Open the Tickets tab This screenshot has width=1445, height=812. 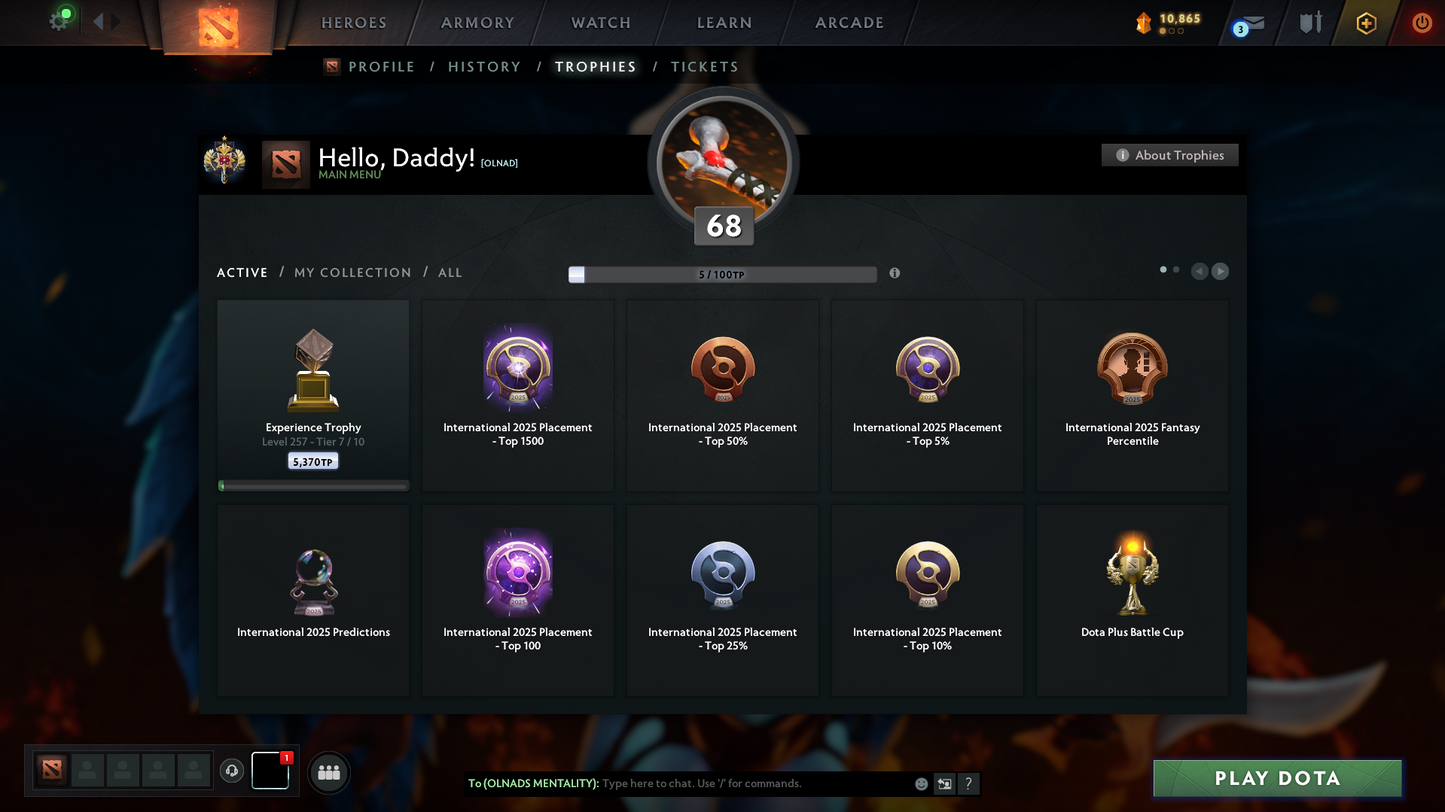coord(704,67)
